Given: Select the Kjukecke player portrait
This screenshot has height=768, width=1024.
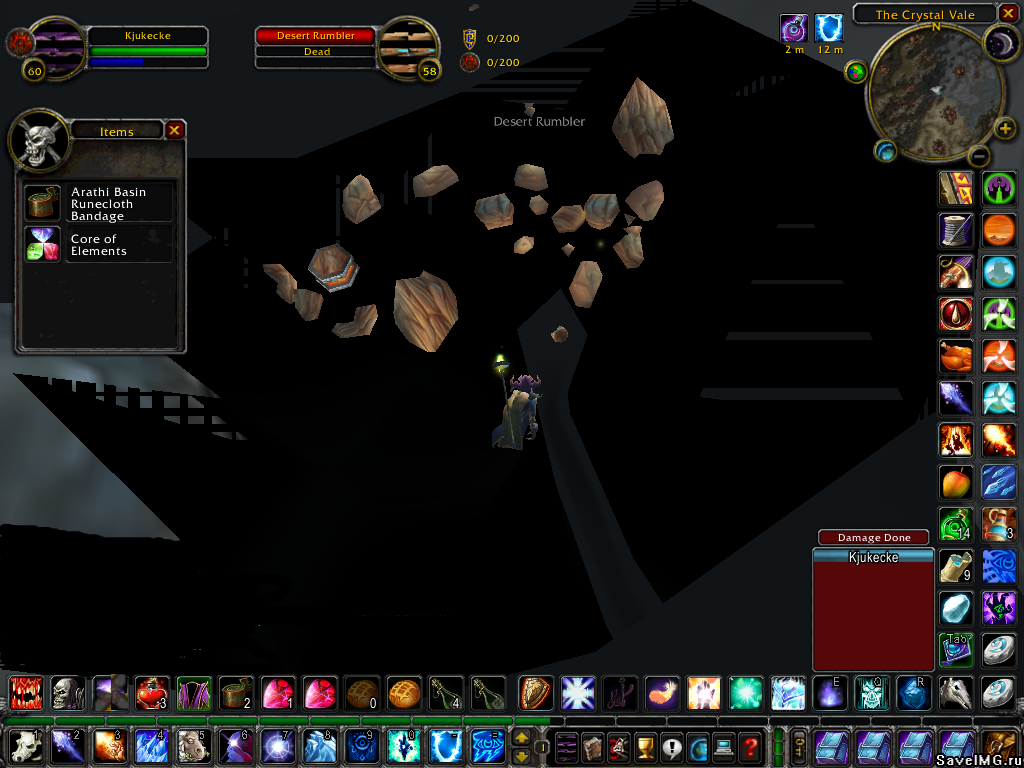Looking at the screenshot, I should (x=60, y=45).
